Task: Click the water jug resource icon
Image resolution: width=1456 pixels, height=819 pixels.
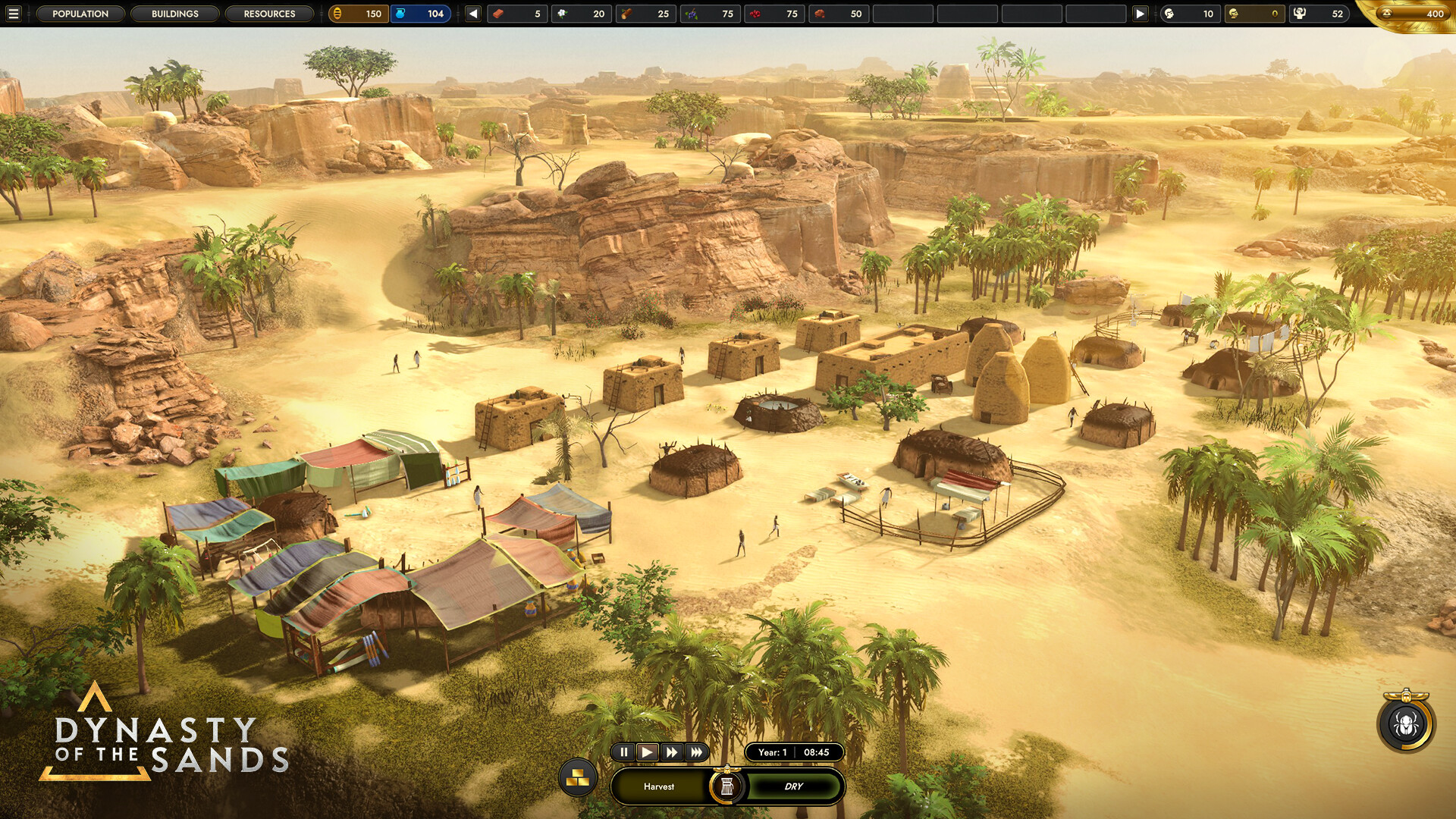Action: point(400,14)
